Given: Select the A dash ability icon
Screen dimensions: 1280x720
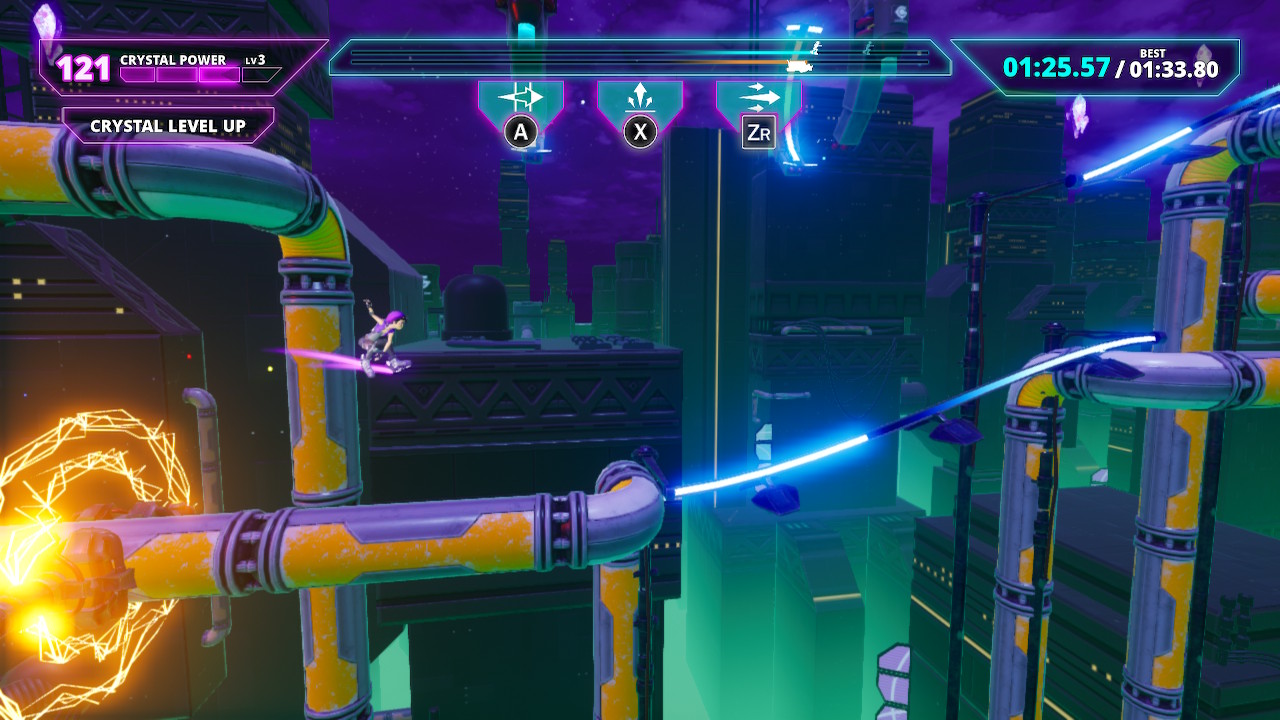Looking at the screenshot, I should [520, 96].
